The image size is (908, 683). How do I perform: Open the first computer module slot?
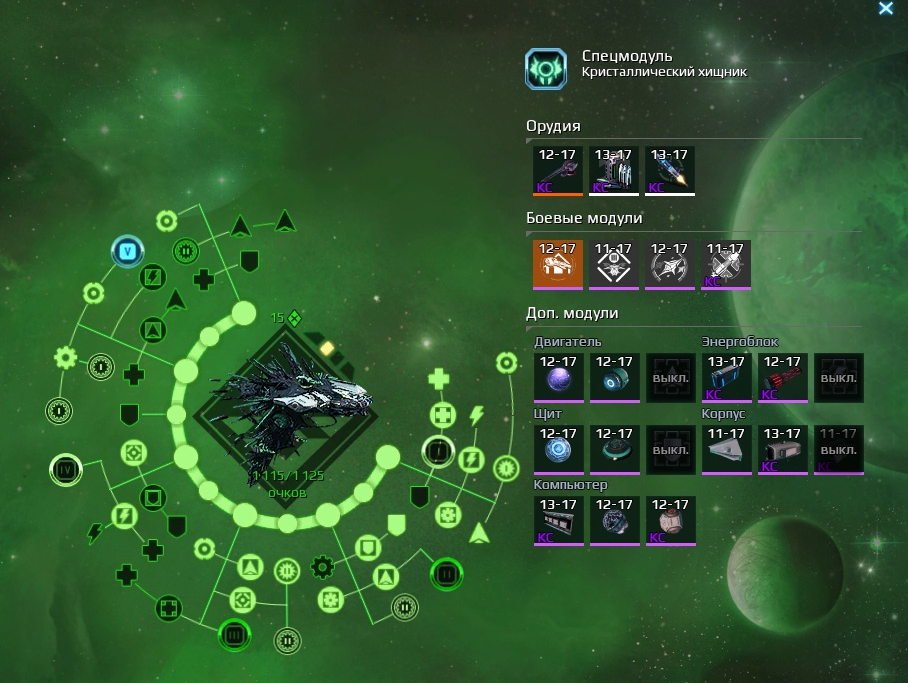(x=558, y=520)
